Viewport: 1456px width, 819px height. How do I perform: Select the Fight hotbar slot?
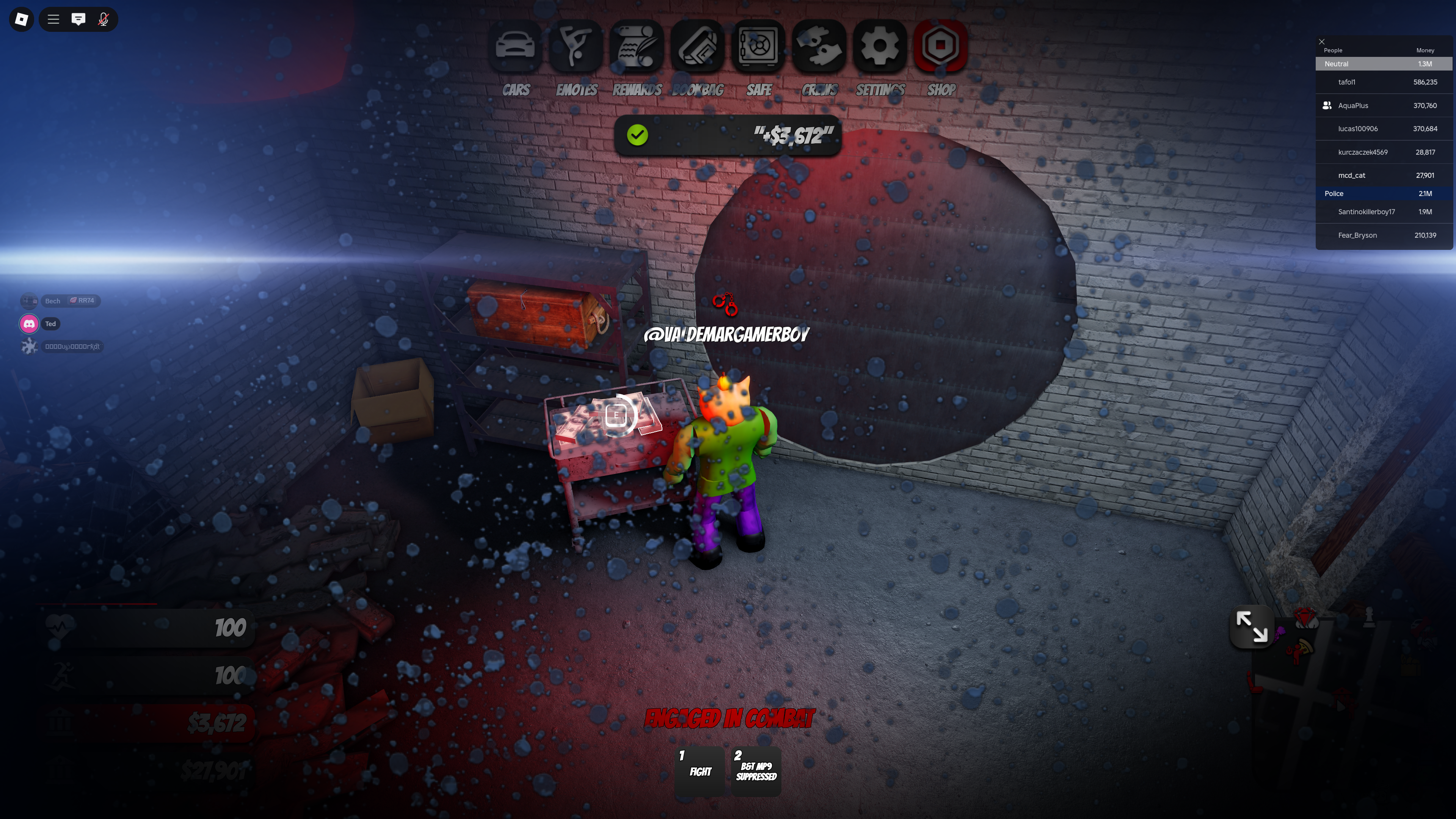click(700, 771)
